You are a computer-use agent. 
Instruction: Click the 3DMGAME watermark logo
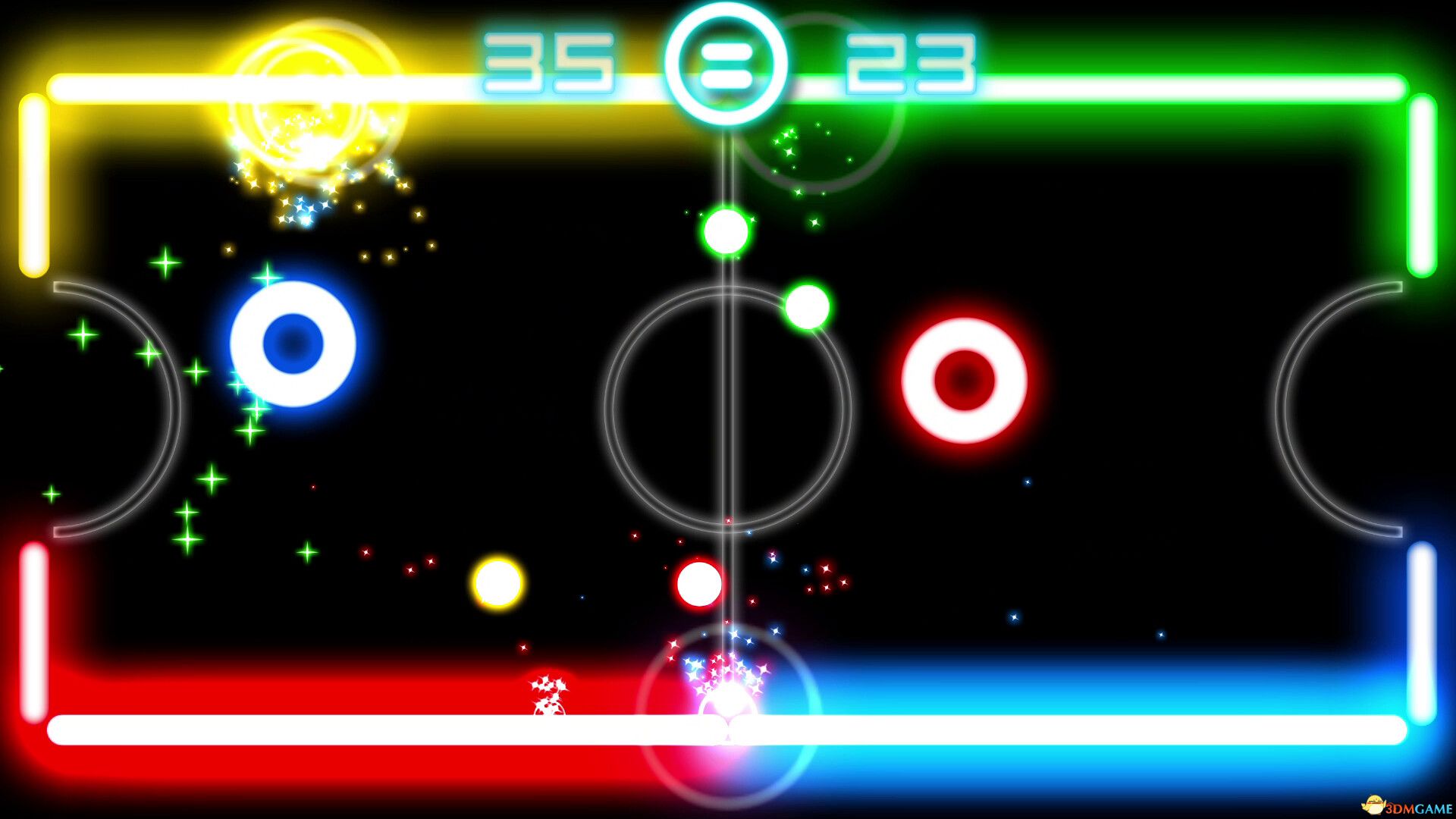[1403, 805]
